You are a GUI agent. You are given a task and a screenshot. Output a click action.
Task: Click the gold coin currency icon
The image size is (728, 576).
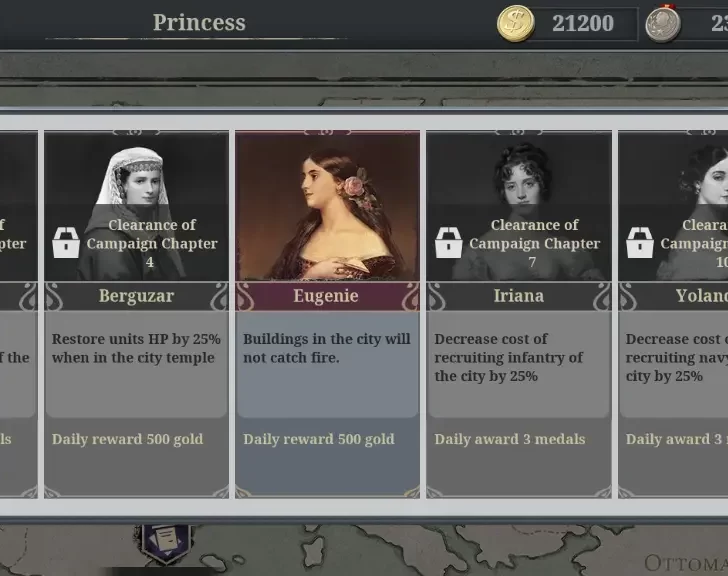516,23
